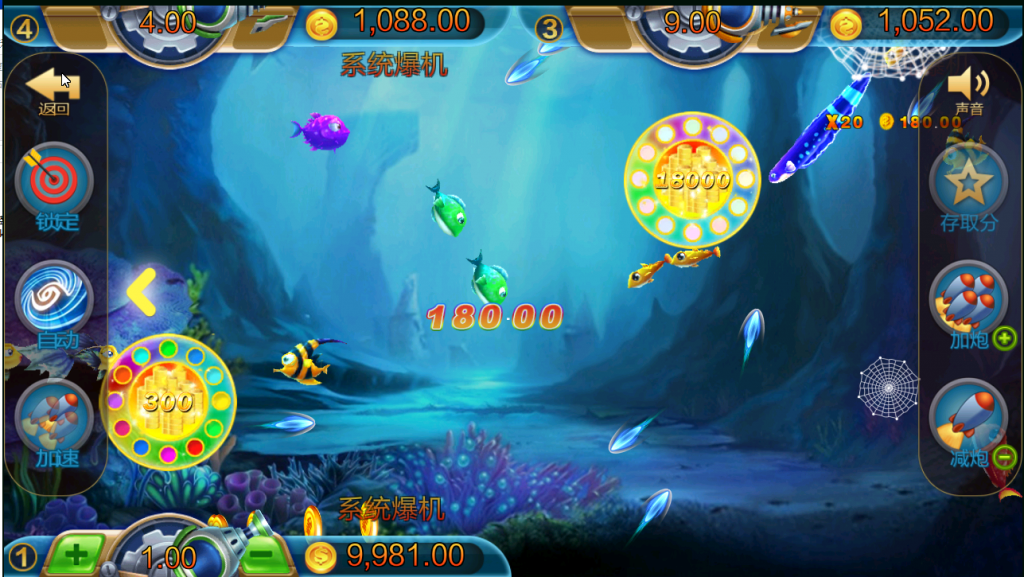Increase cannon with 加炮 button

[968, 300]
